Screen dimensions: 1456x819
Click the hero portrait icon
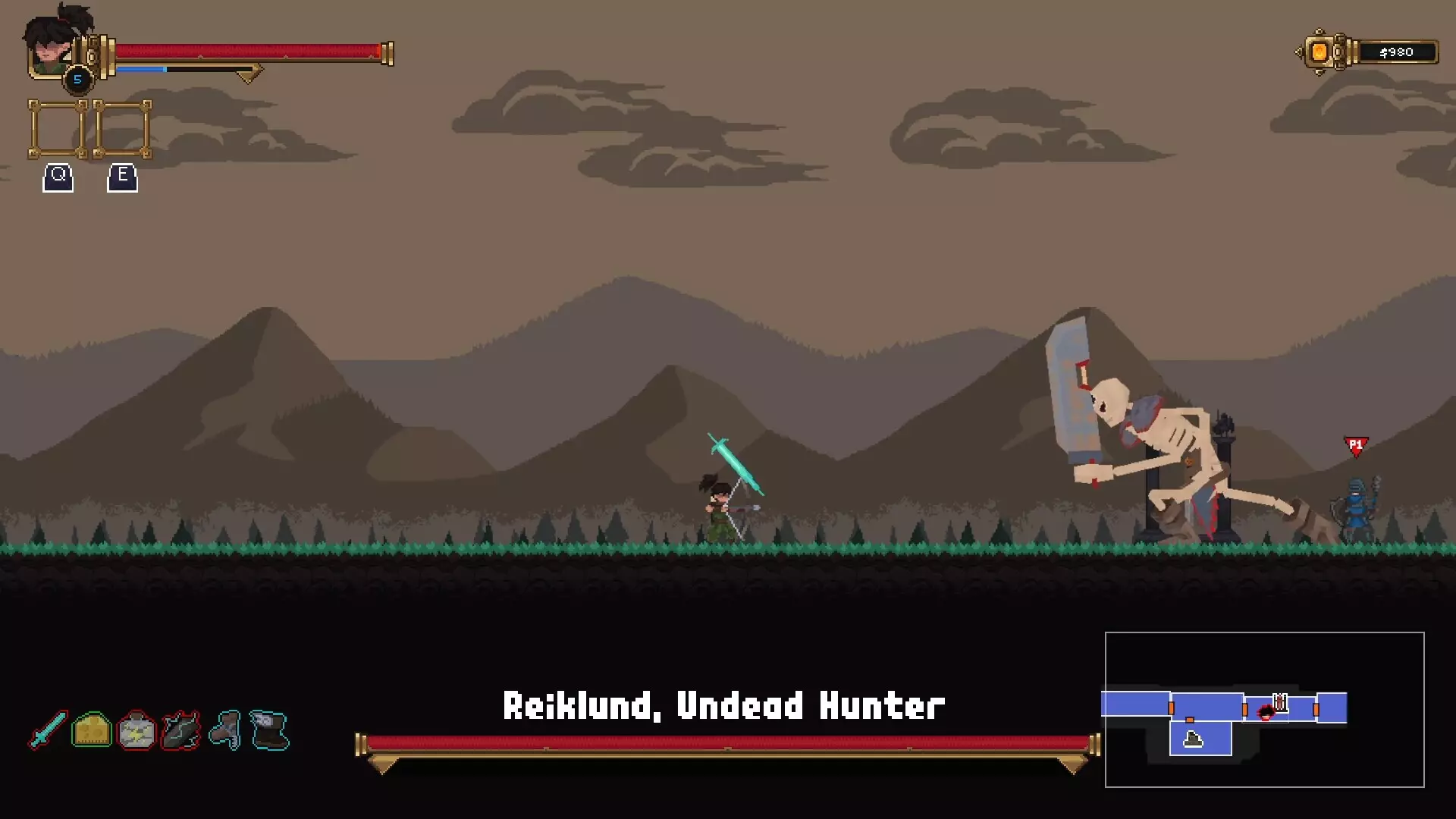(52, 47)
